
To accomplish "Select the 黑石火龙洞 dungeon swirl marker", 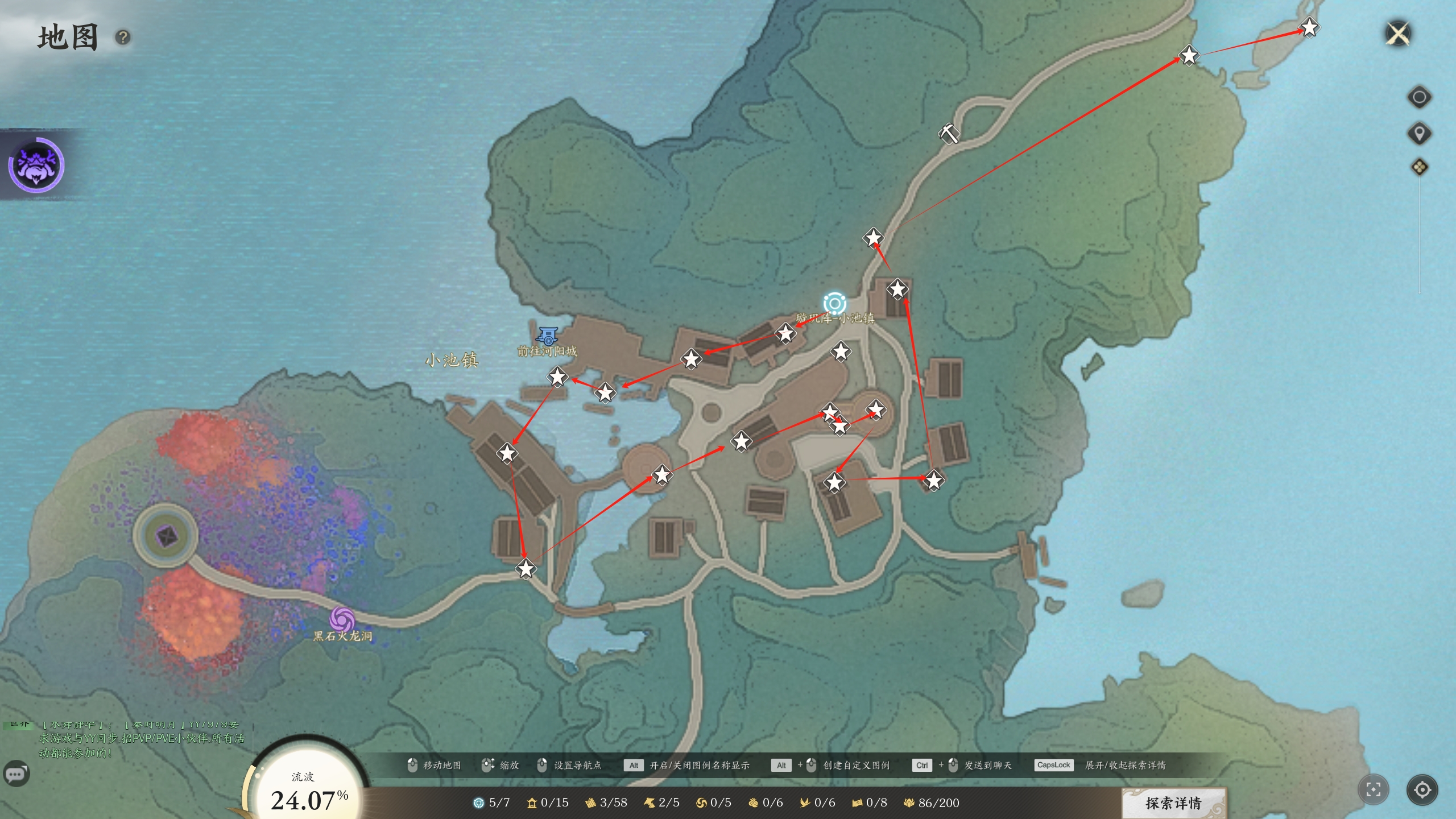I will (342, 619).
